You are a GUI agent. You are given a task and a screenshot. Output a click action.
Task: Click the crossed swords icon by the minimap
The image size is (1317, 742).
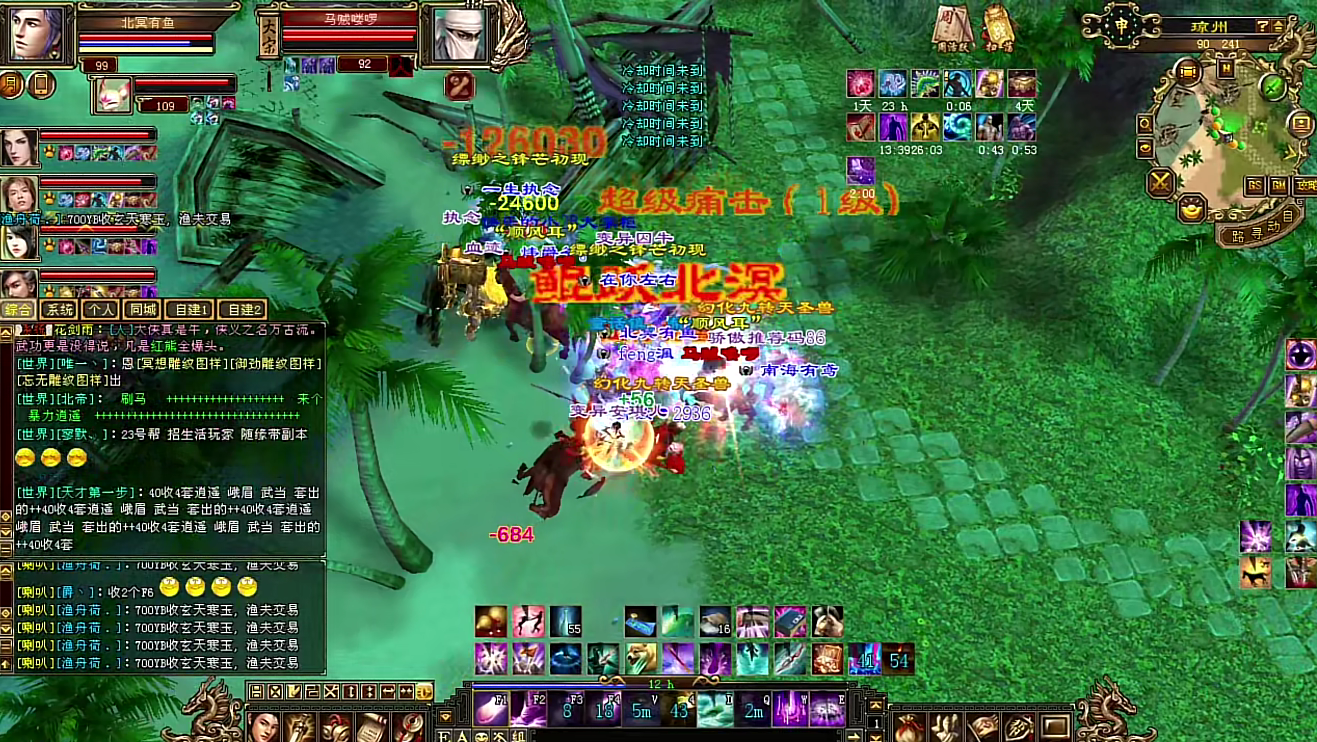(1160, 183)
